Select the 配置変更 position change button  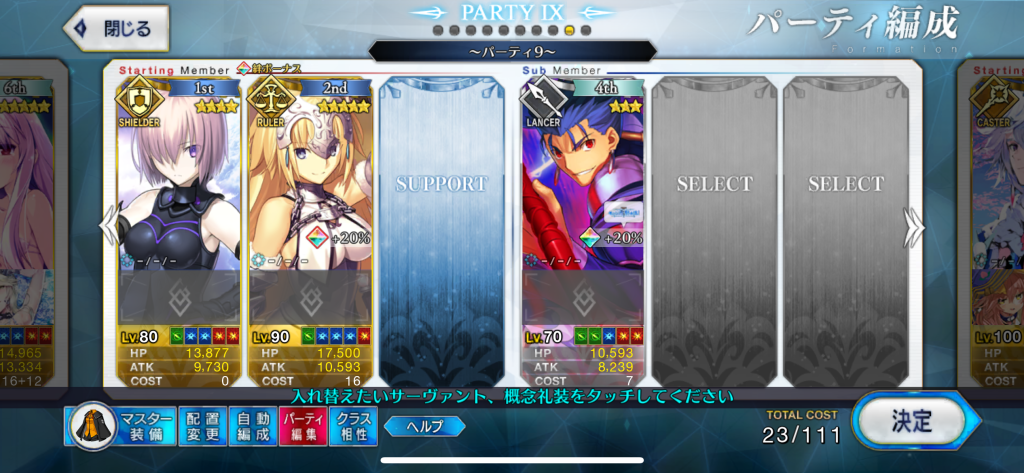point(203,426)
